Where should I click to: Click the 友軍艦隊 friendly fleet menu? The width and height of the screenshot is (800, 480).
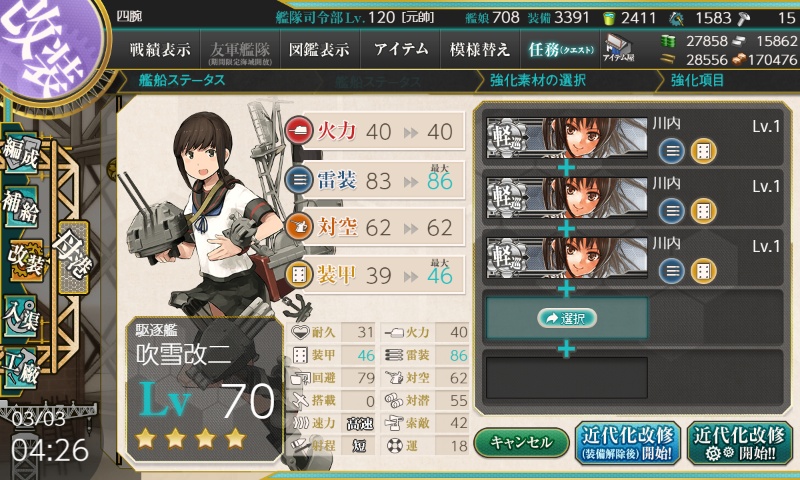(x=240, y=49)
